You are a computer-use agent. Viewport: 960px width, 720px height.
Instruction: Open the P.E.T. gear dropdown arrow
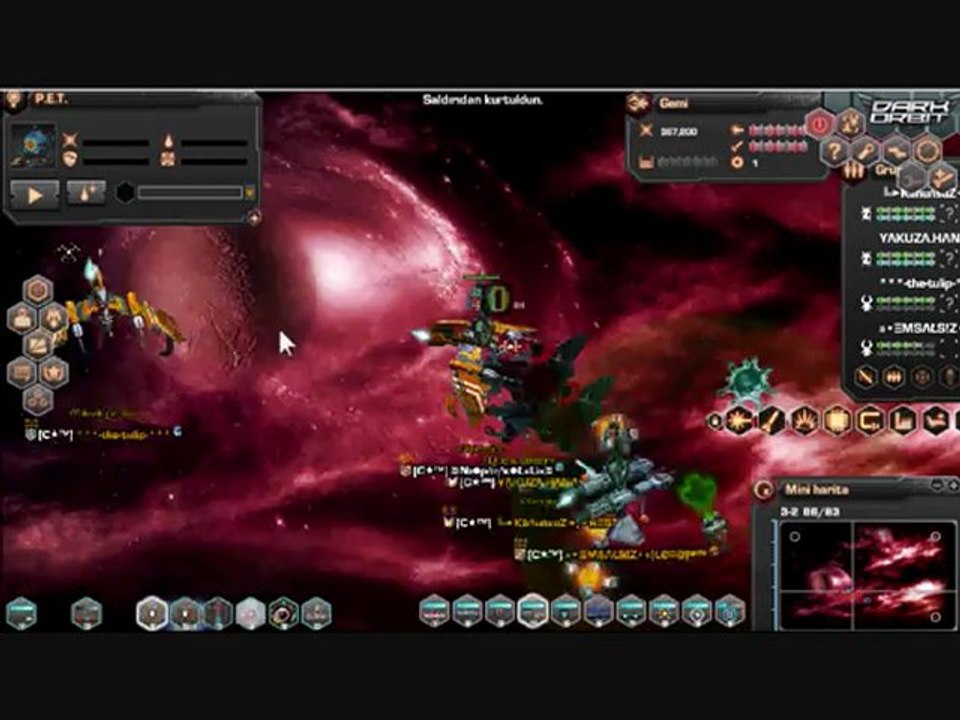point(250,193)
